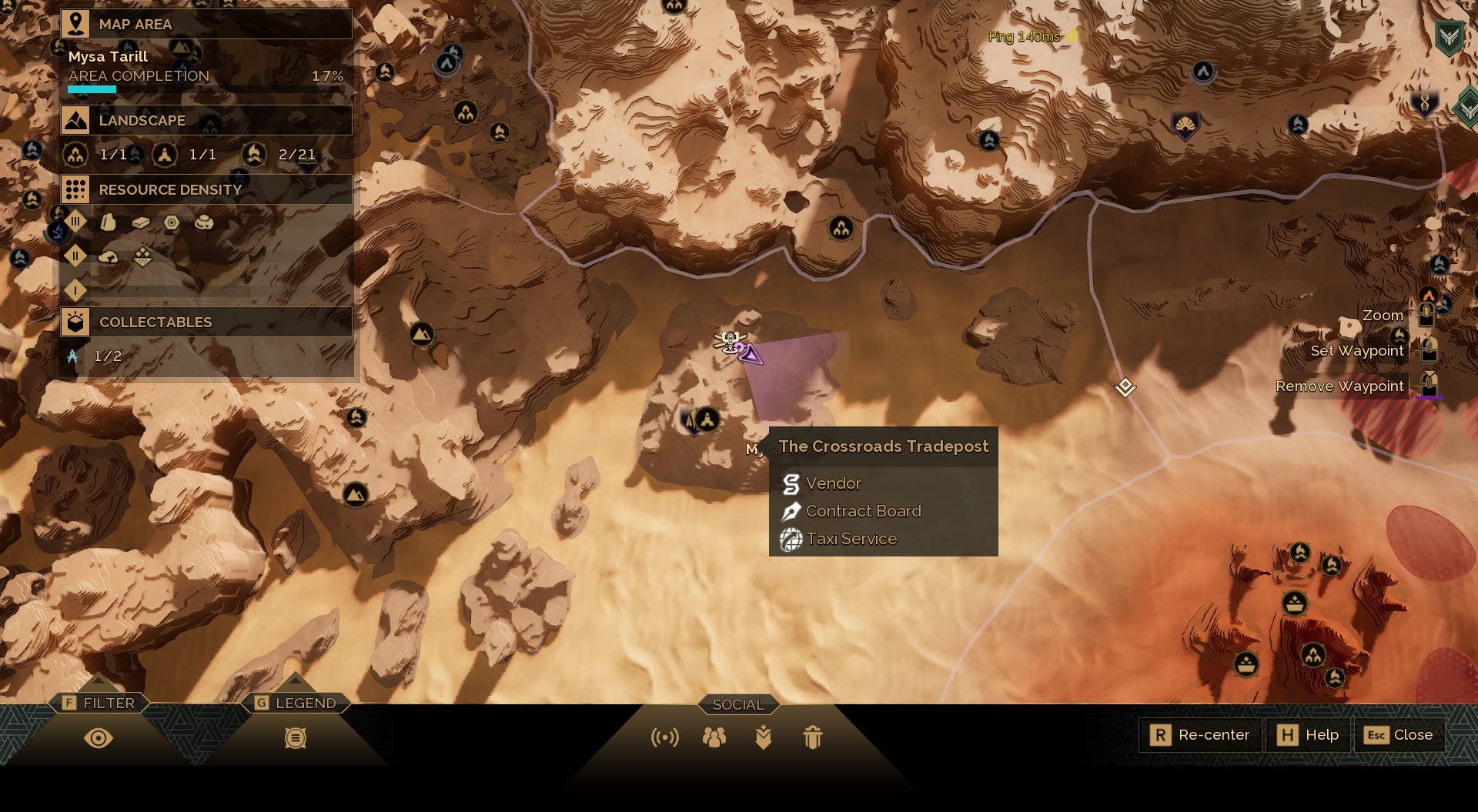Activate the downward chevron social icon

(764, 738)
